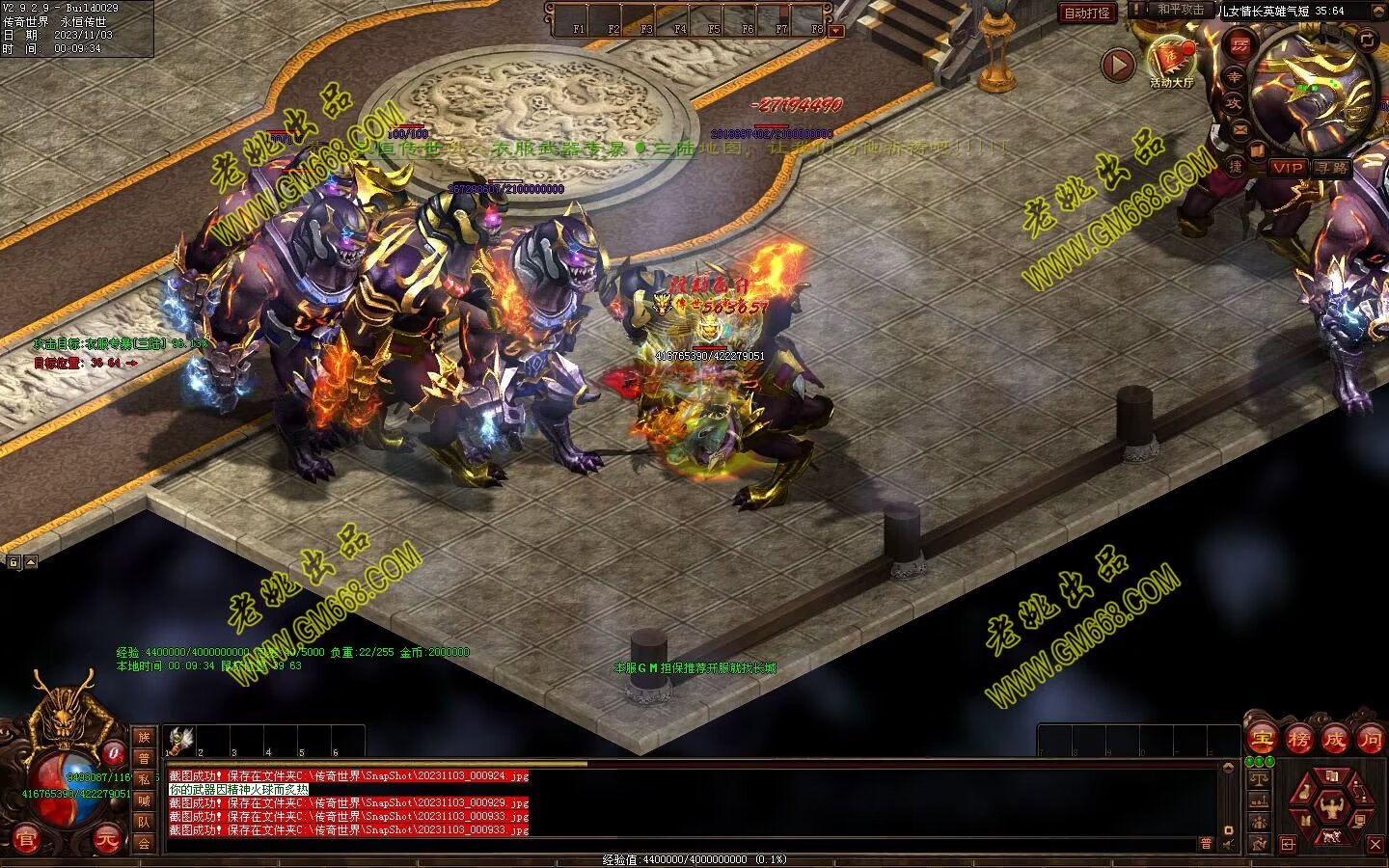The image size is (1389, 868).
Task: Use the feathered item in hotbar slot 1
Action: 178,740
